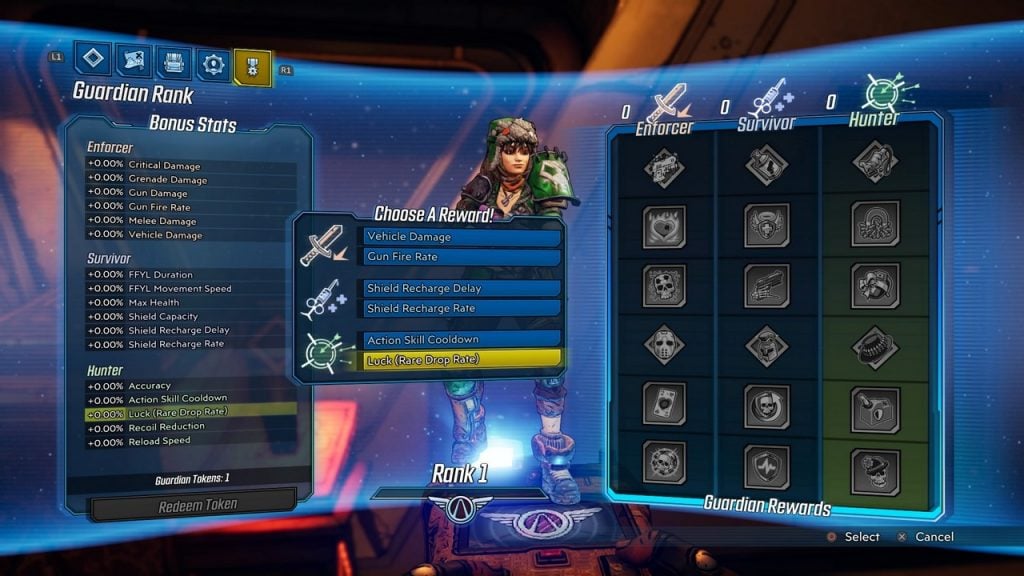The image size is (1024, 576).
Task: Select the Action Skill Cooldown reward
Action: point(461,340)
